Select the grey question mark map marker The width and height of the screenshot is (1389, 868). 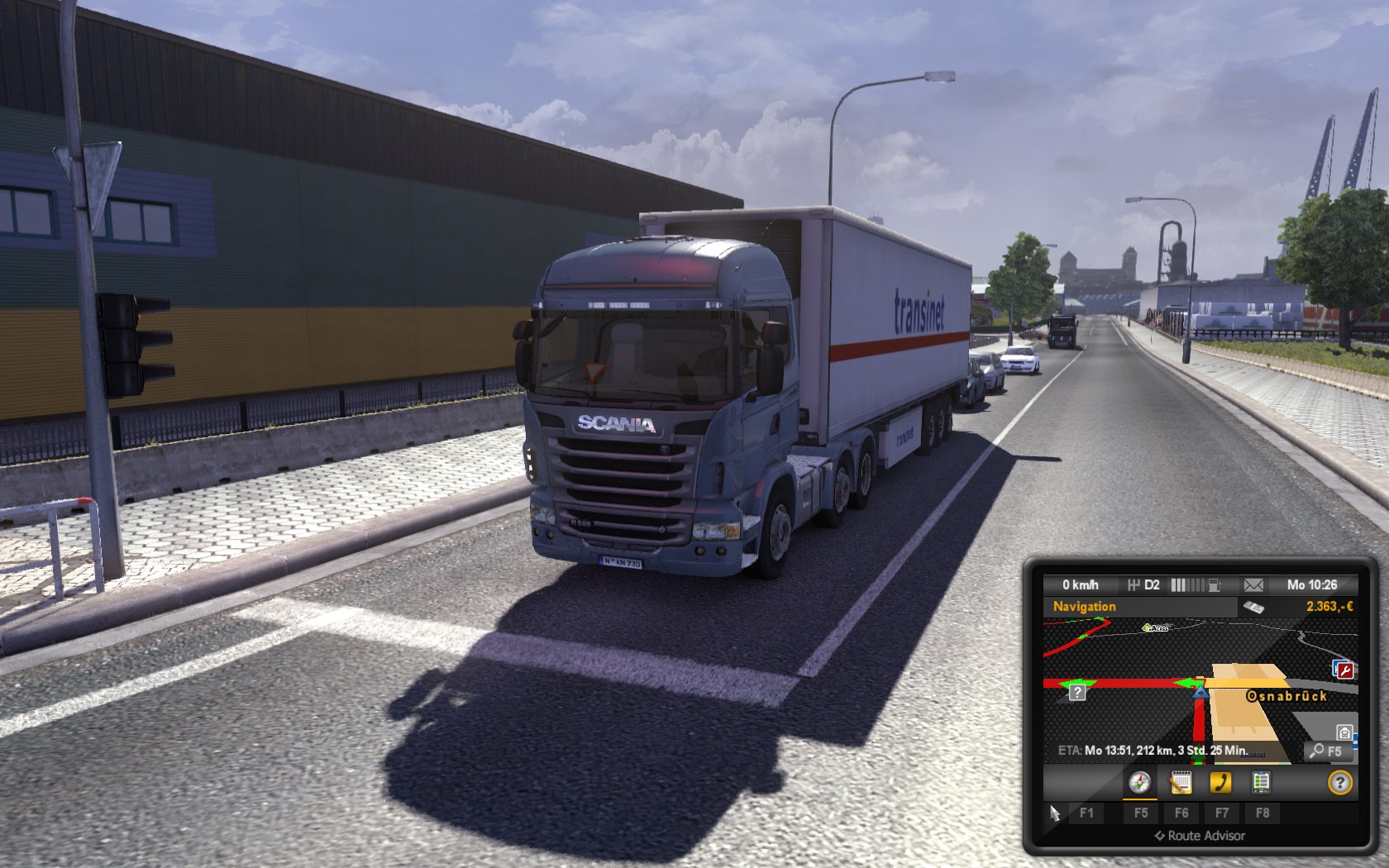(x=1077, y=693)
